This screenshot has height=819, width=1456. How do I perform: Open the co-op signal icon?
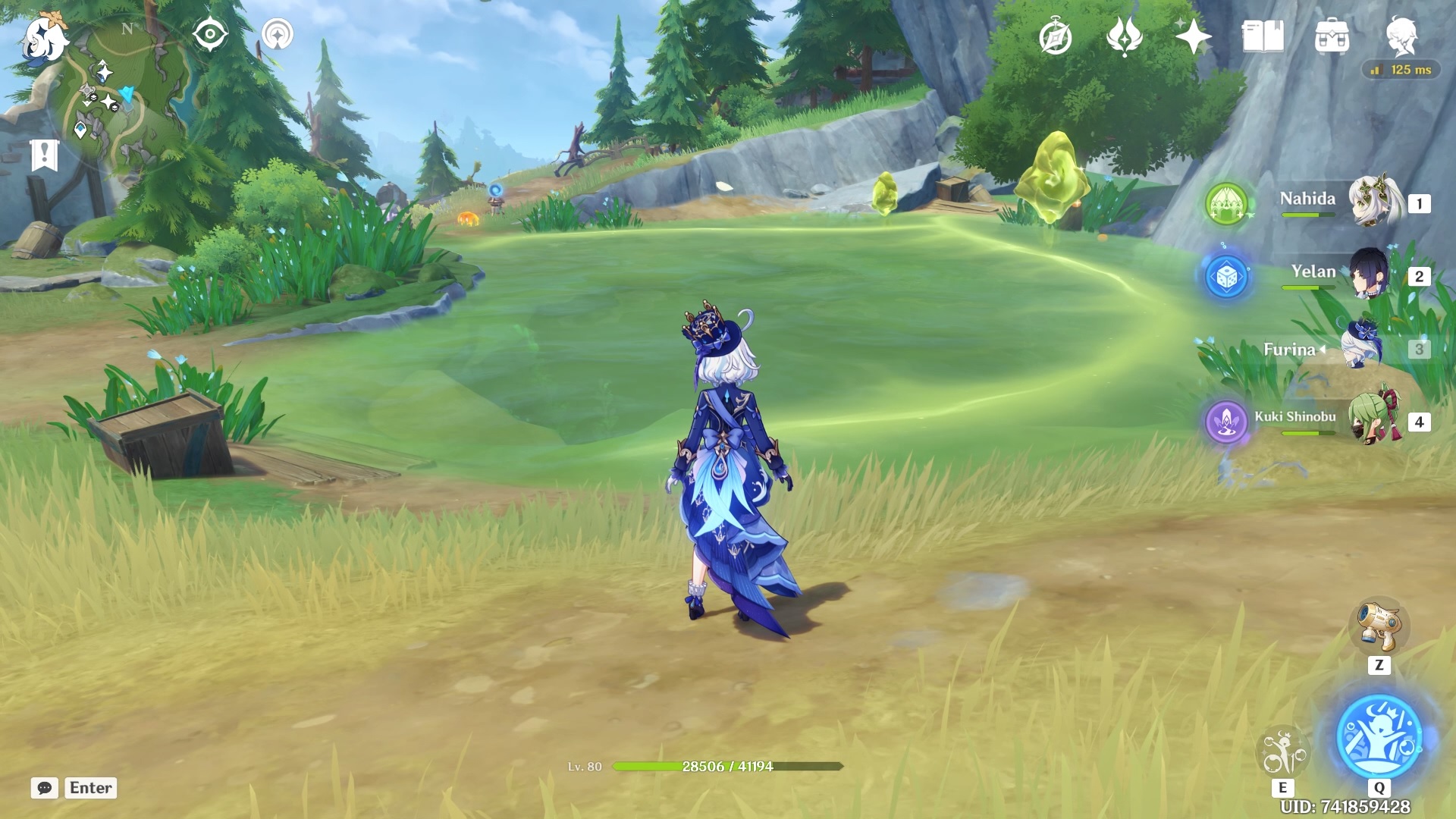pyautogui.click(x=278, y=35)
